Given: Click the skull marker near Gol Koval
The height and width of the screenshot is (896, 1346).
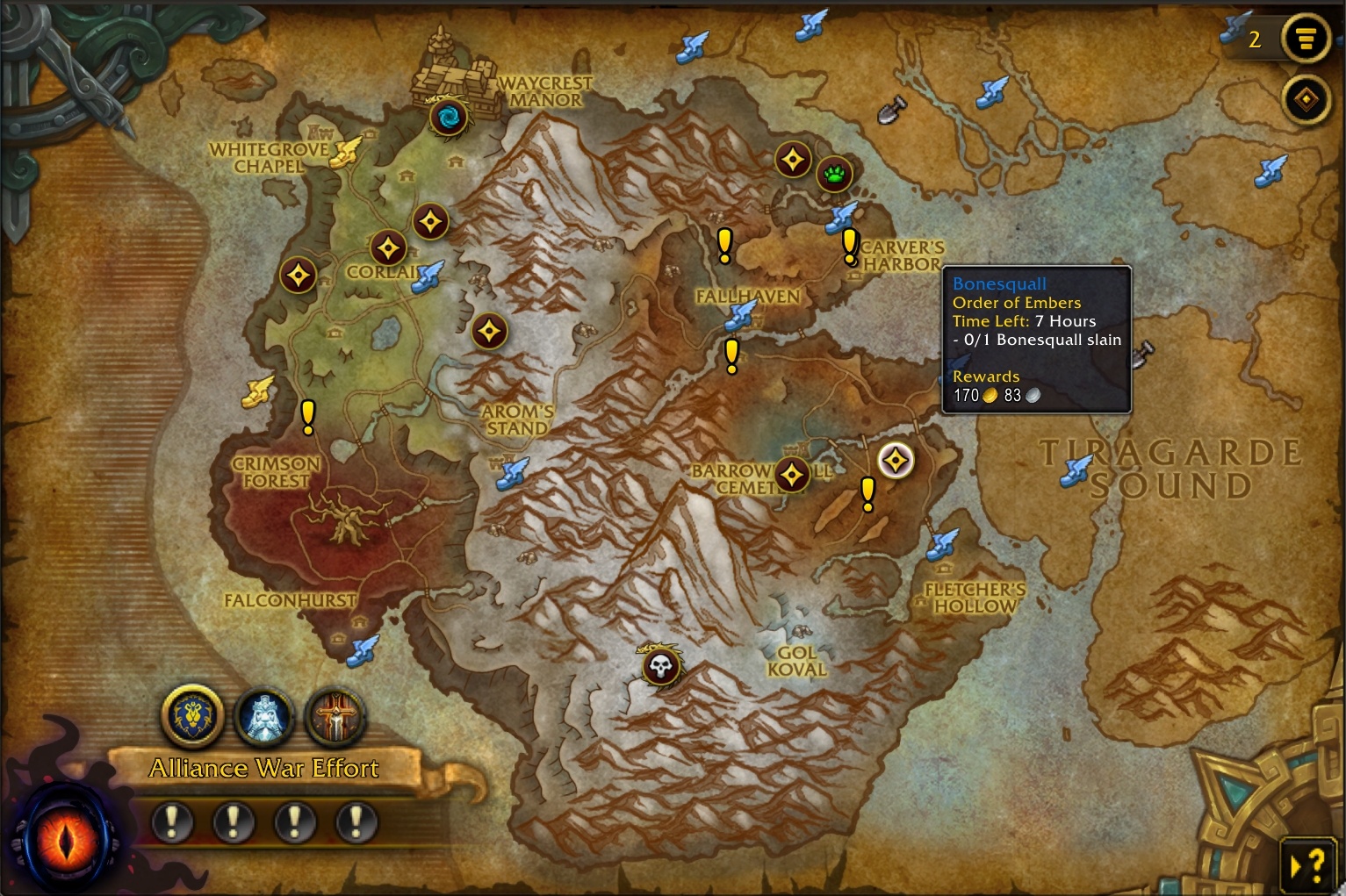Looking at the screenshot, I should 660,667.
